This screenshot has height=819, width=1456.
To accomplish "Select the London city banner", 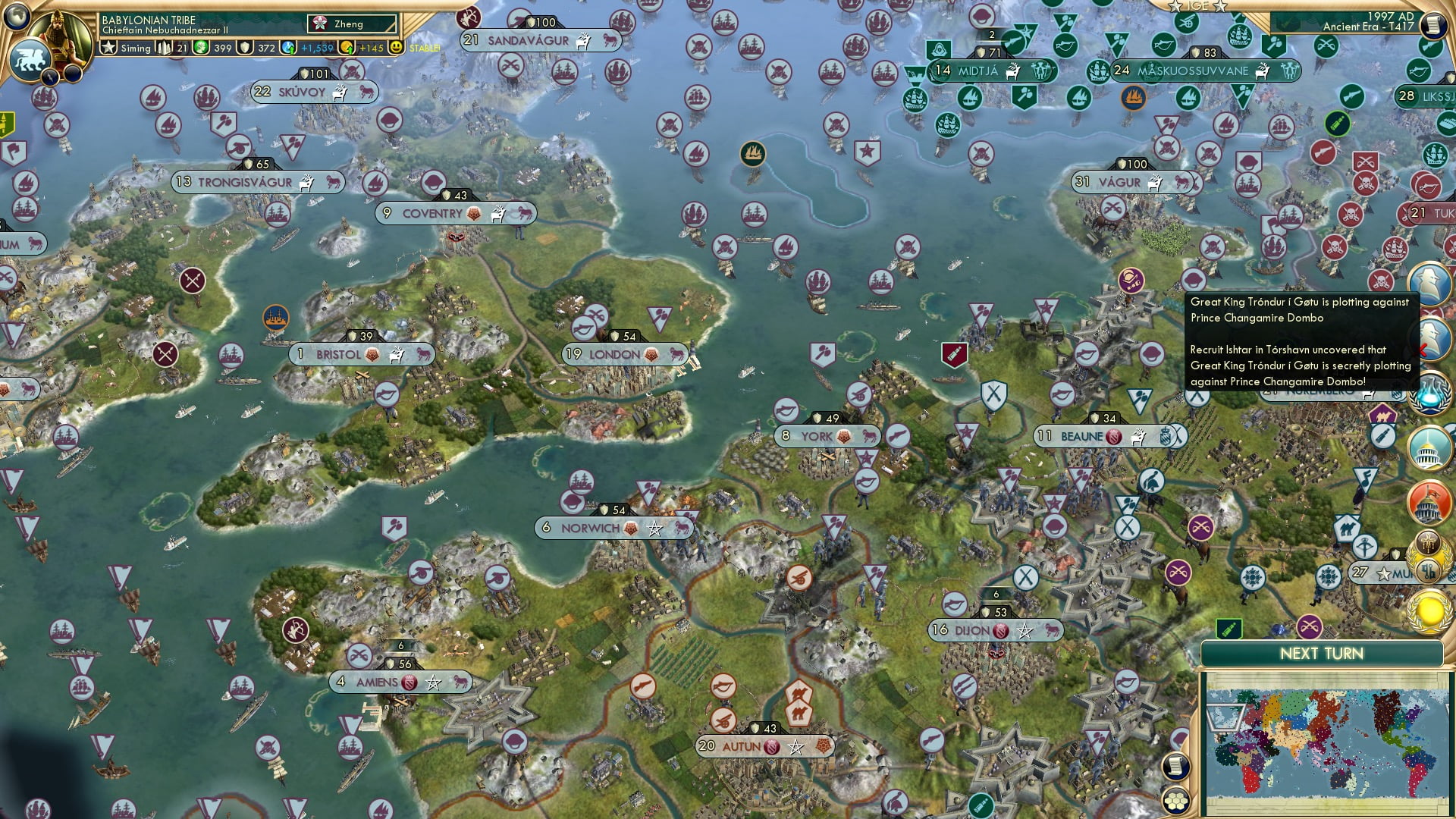I will click(x=623, y=354).
